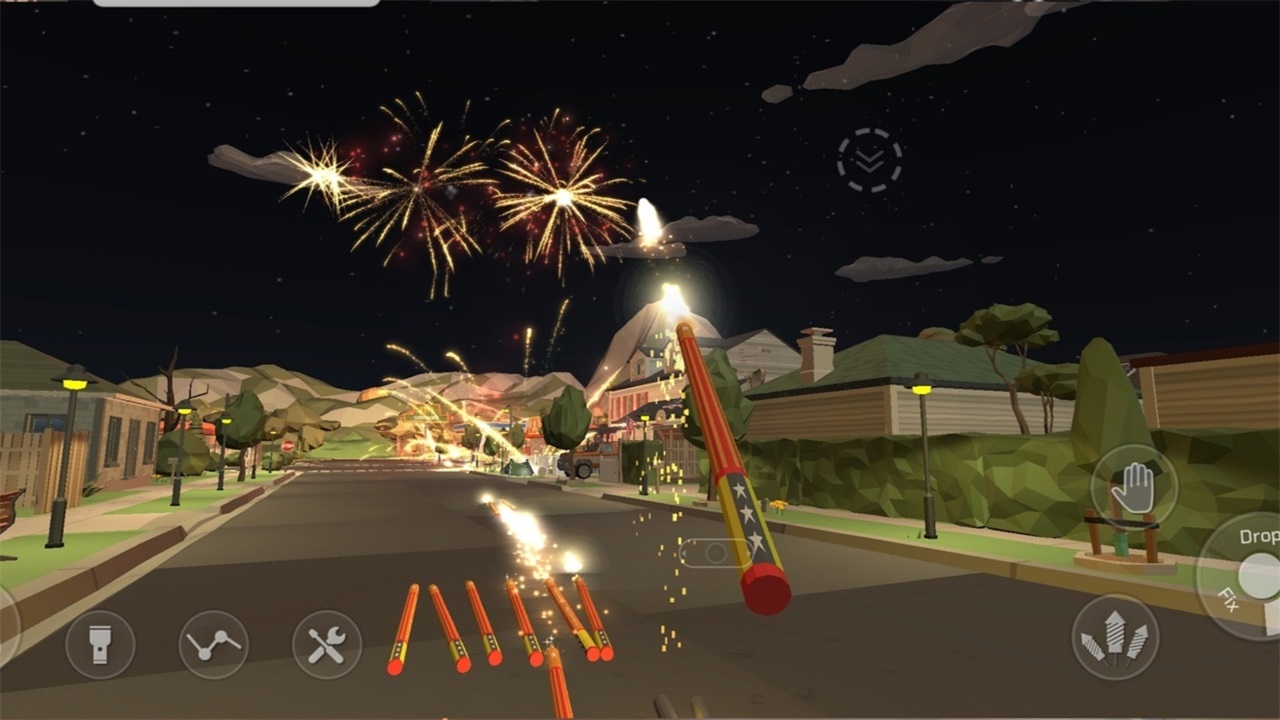Click the dashed circle down-chevron button
The image size is (1280, 720).
coord(869,160)
